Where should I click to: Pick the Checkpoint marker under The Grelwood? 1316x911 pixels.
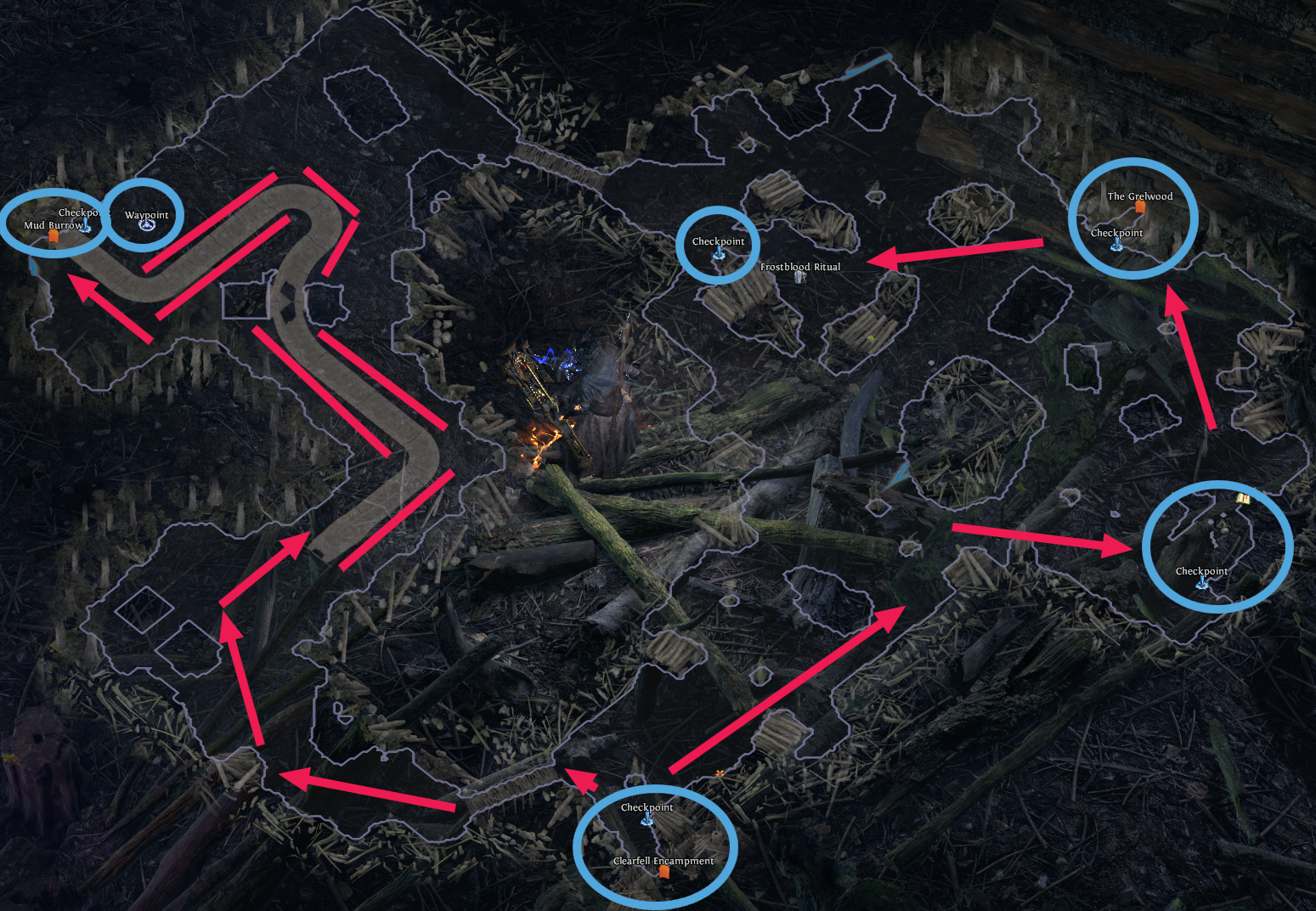[1117, 245]
